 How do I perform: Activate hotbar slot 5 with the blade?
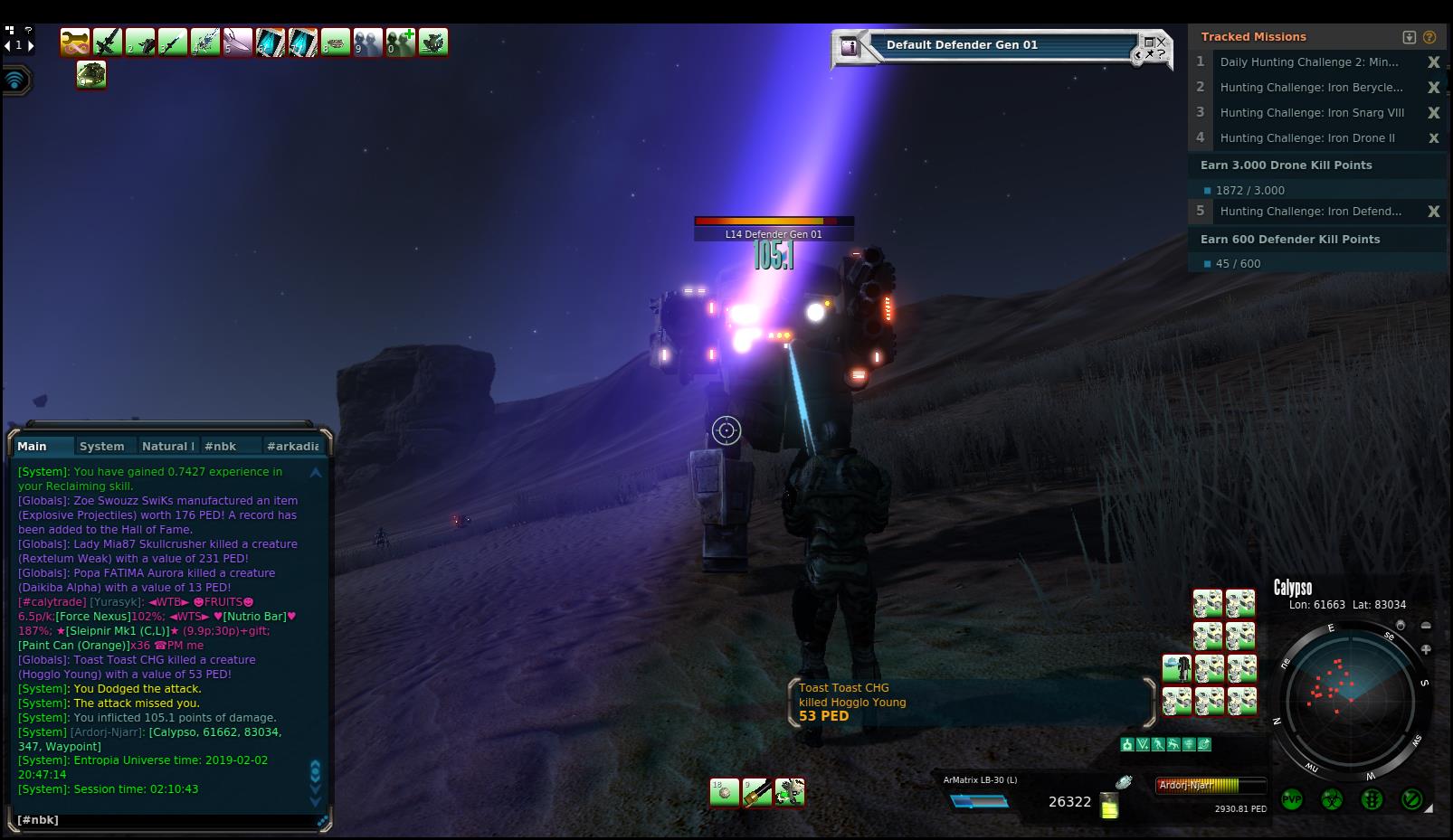click(238, 42)
